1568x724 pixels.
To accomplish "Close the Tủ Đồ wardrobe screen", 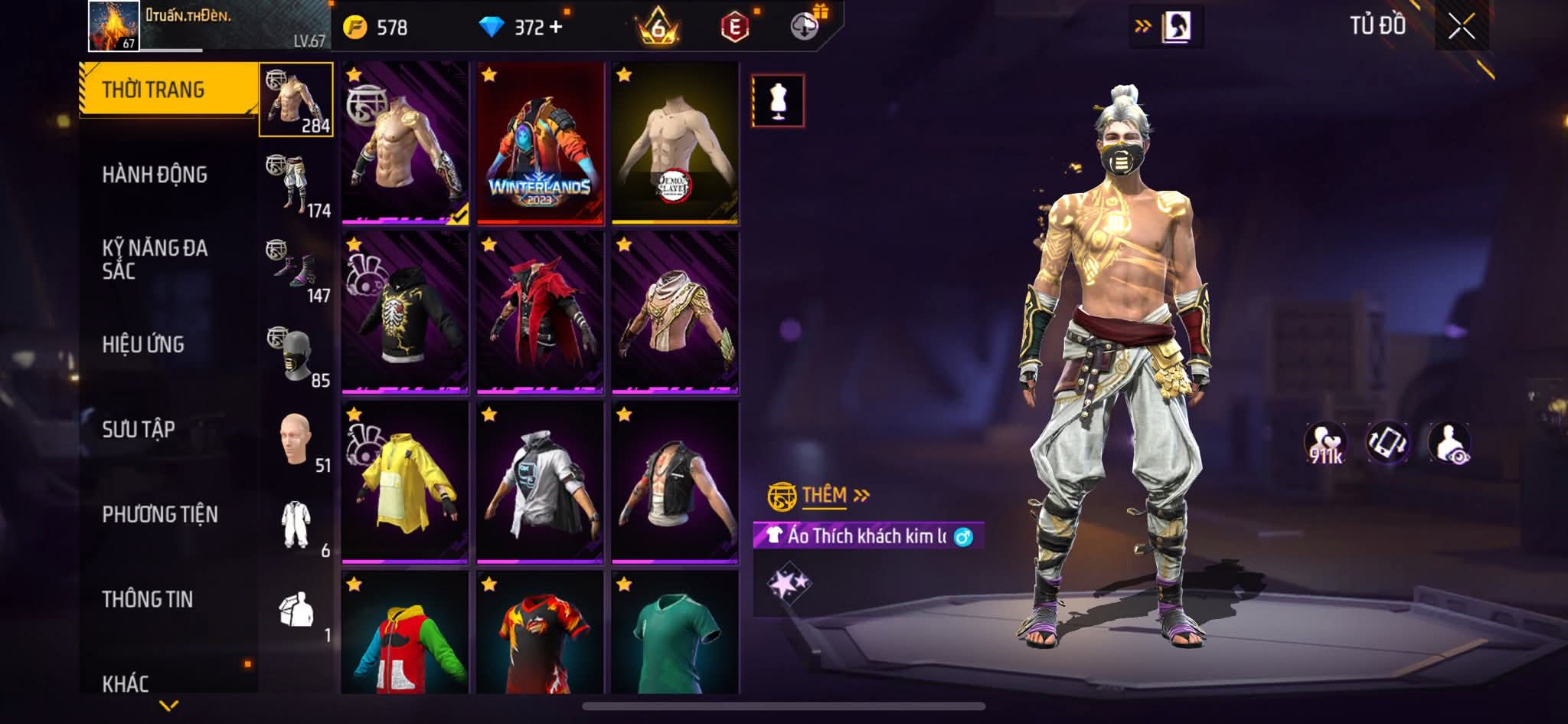I will tap(1461, 28).
